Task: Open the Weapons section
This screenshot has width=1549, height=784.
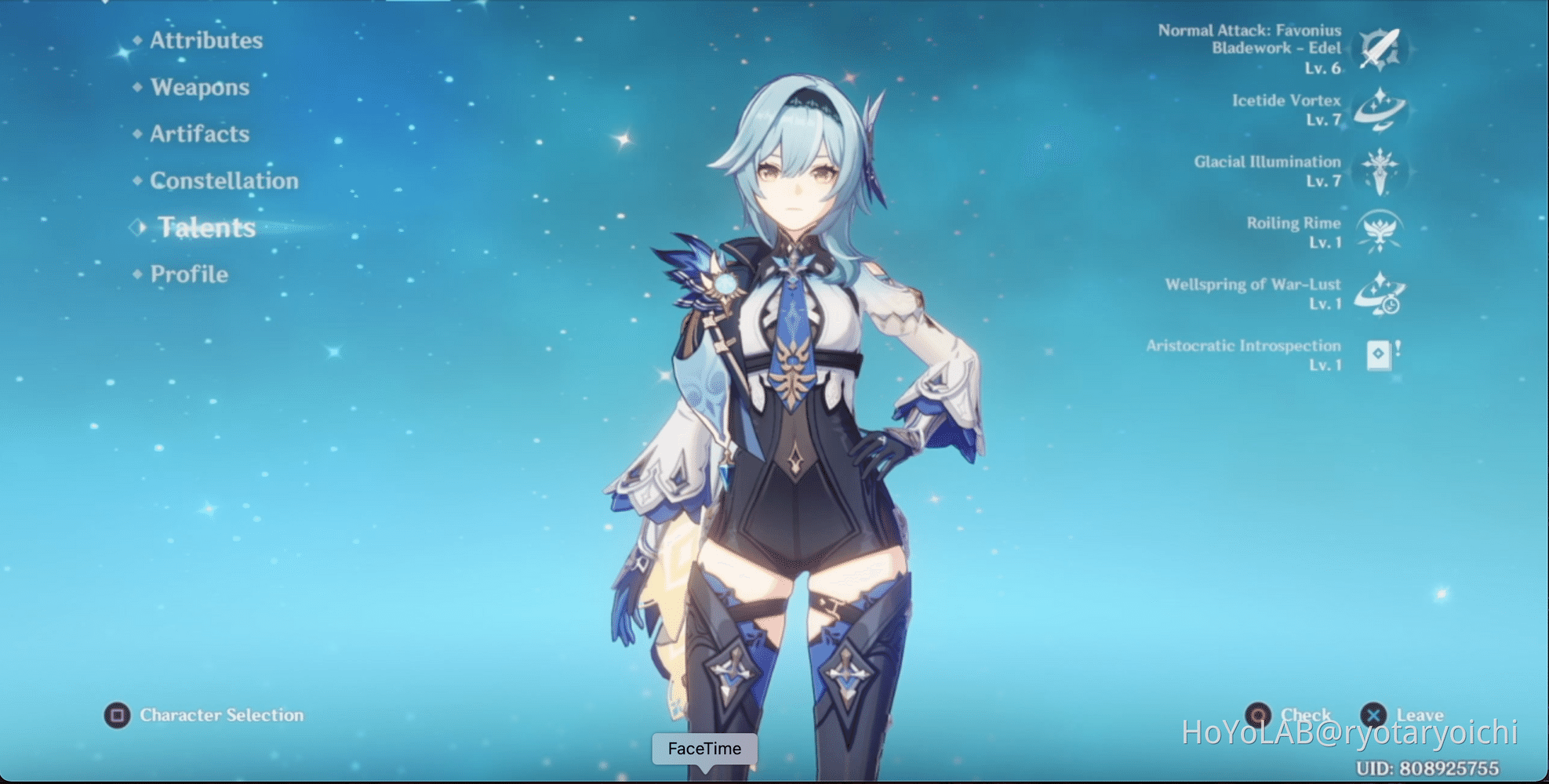Action: tap(200, 88)
